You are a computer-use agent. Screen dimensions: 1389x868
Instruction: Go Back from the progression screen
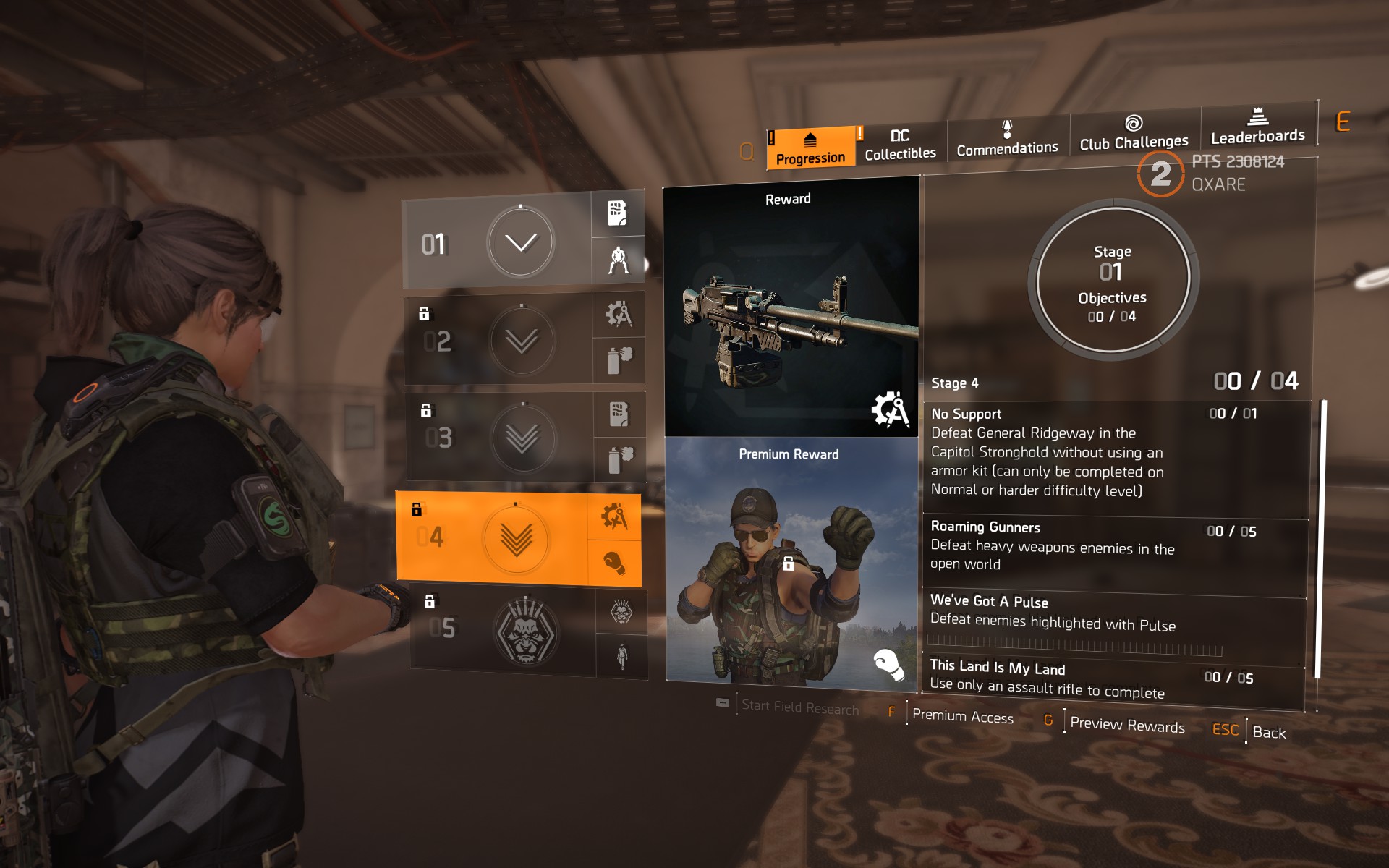pyautogui.click(x=1268, y=732)
